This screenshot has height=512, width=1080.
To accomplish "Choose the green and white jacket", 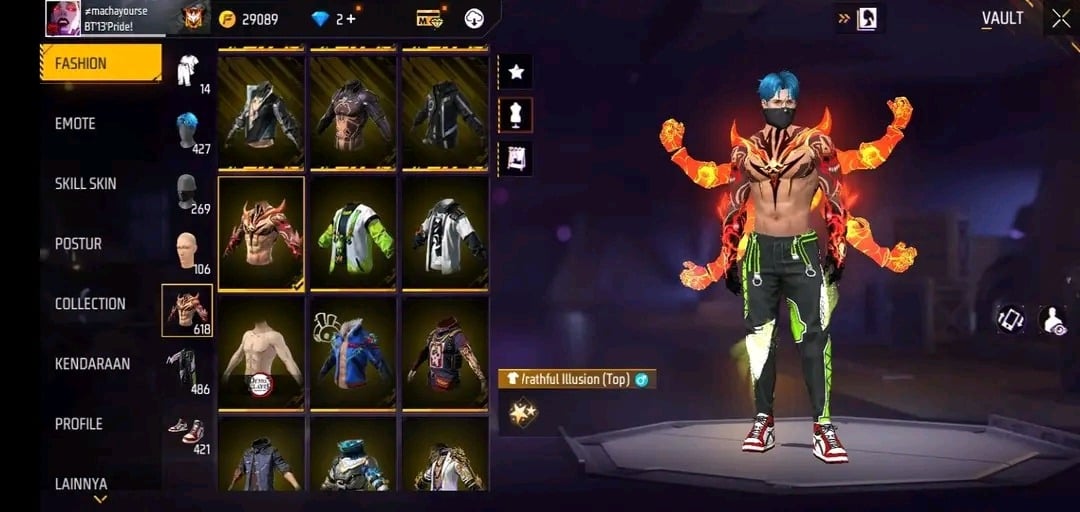I will pos(353,233).
